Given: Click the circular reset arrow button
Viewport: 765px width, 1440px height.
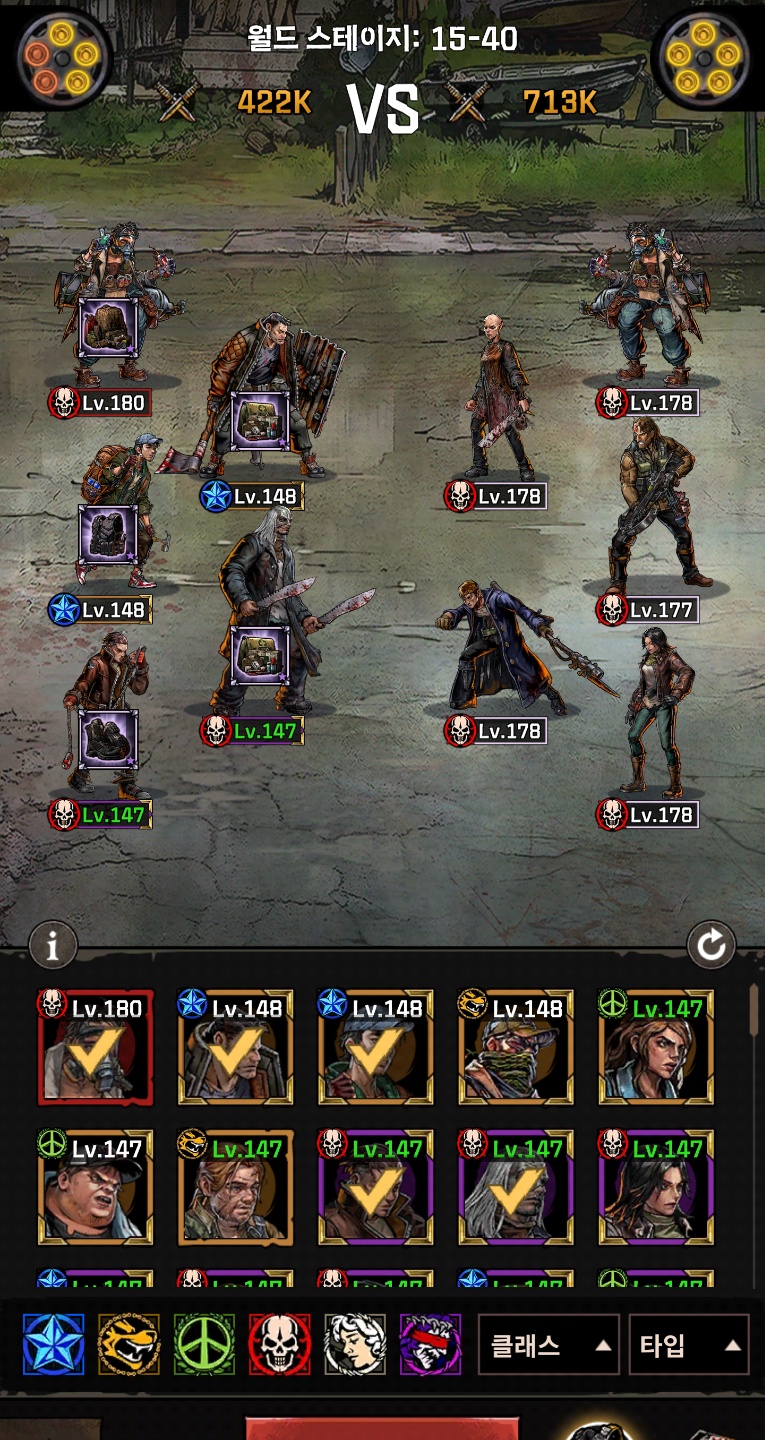Looking at the screenshot, I should (x=711, y=945).
